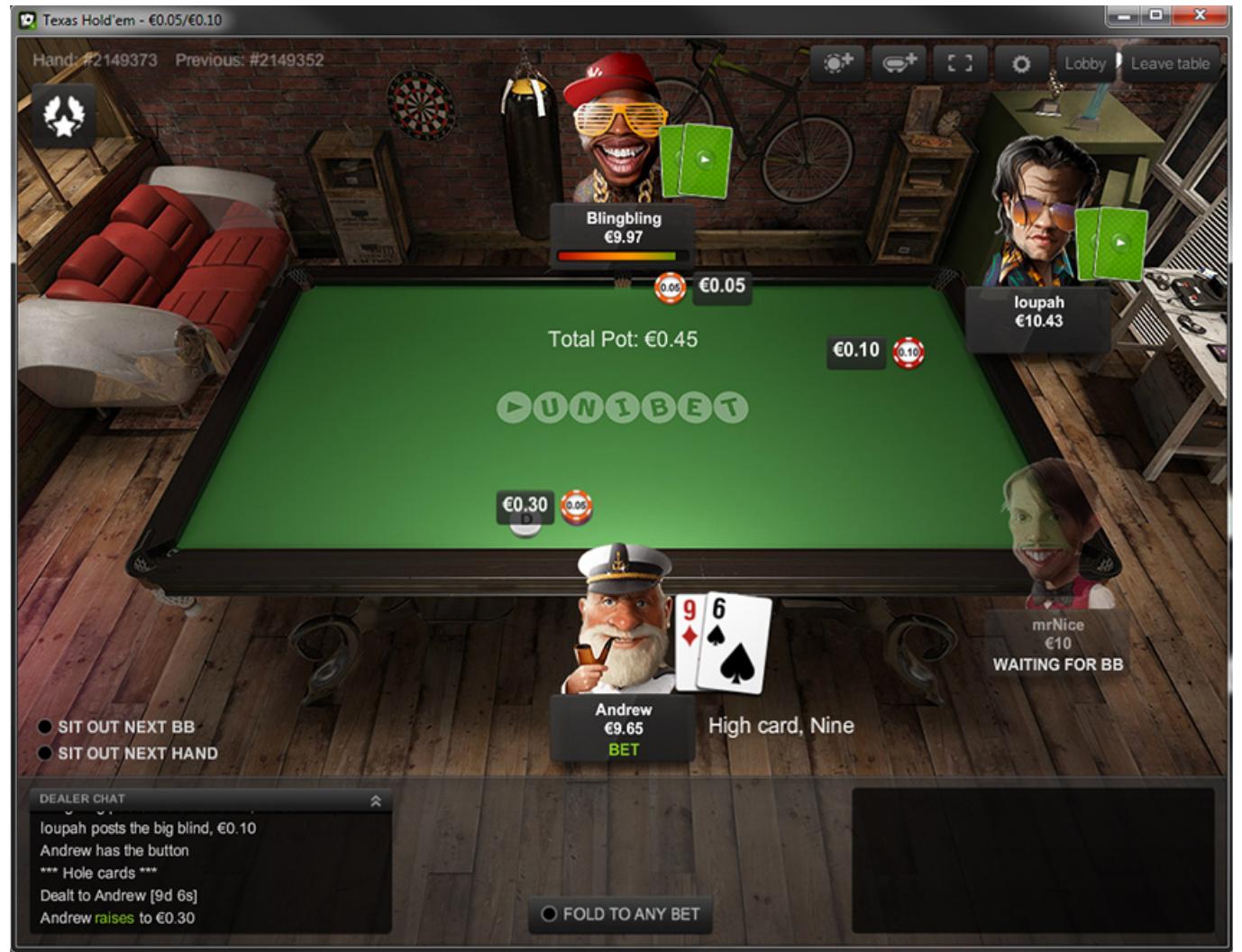Close the poker window

1200,15
